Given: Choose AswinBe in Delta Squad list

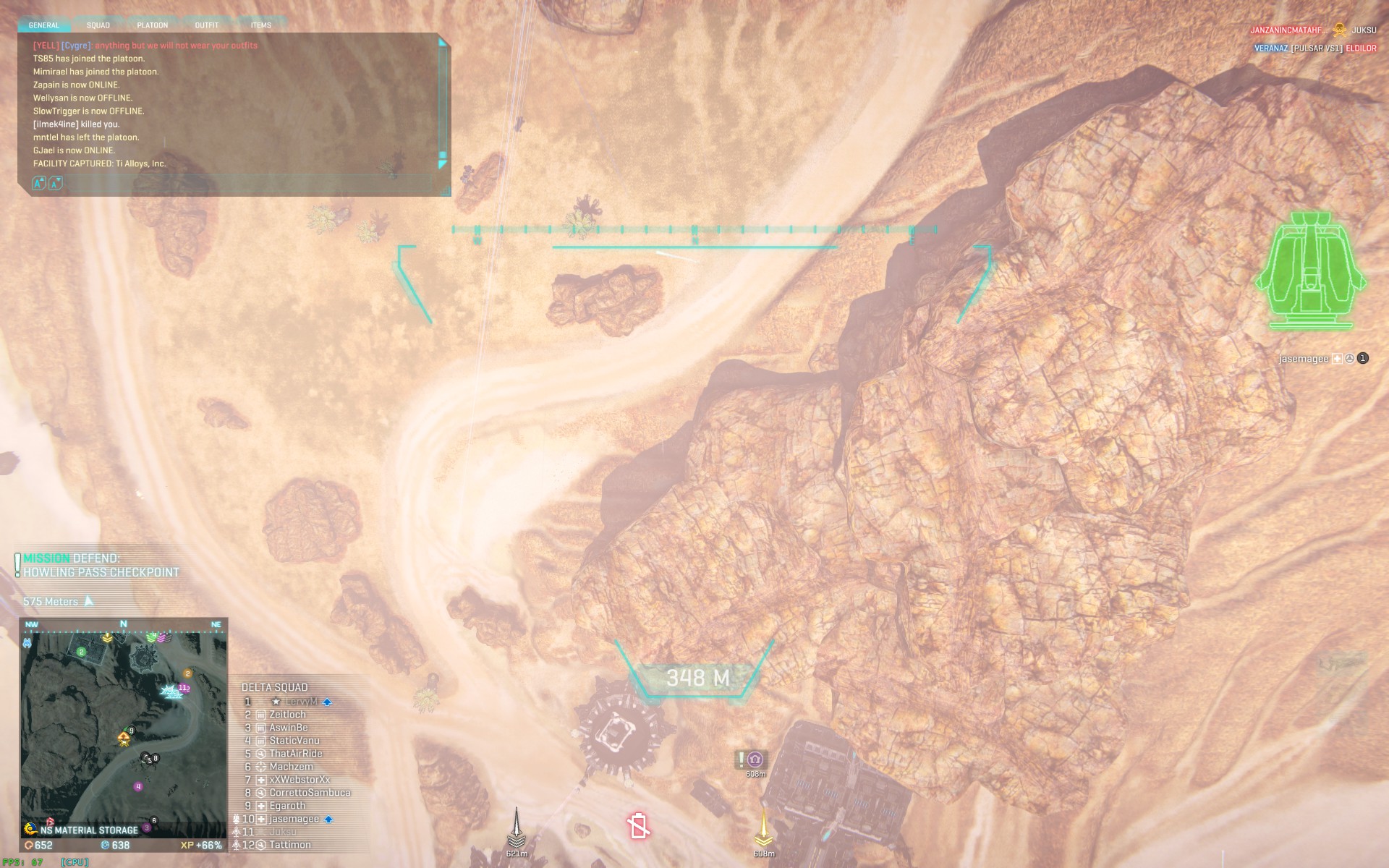Looking at the screenshot, I should click(288, 728).
